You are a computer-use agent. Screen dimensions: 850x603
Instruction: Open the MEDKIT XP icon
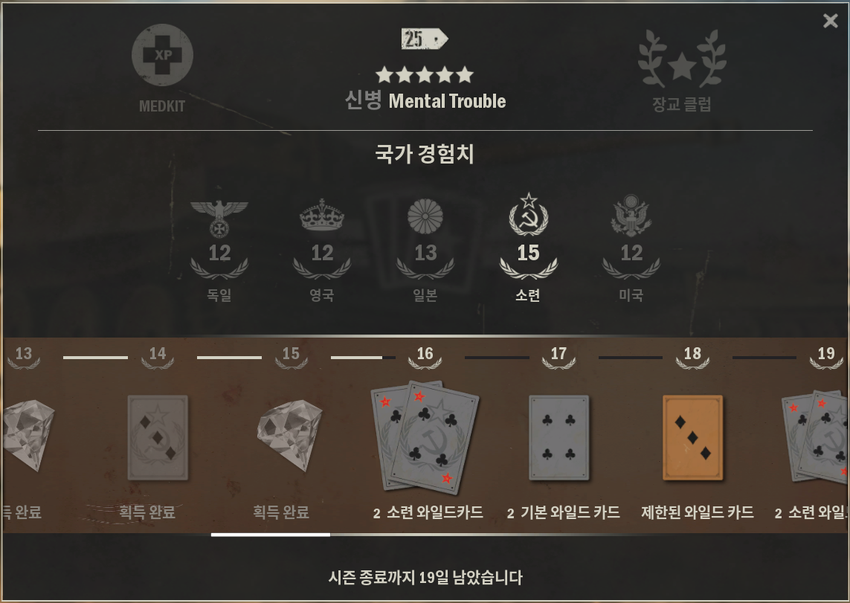coord(162,56)
